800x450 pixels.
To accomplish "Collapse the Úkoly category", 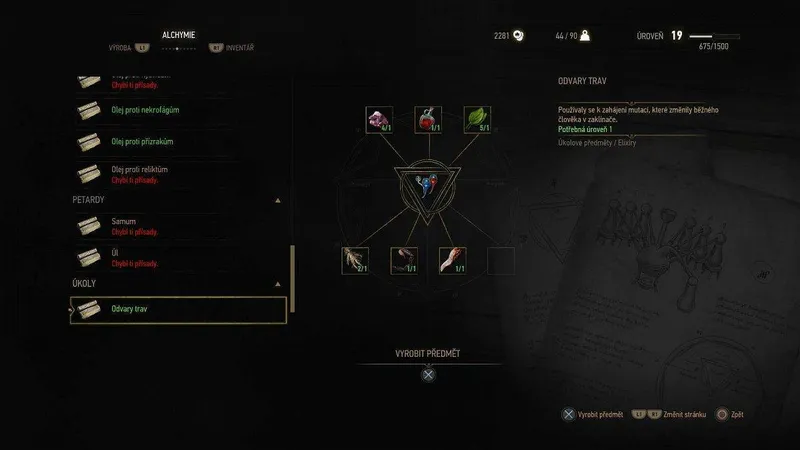I will tap(277, 284).
